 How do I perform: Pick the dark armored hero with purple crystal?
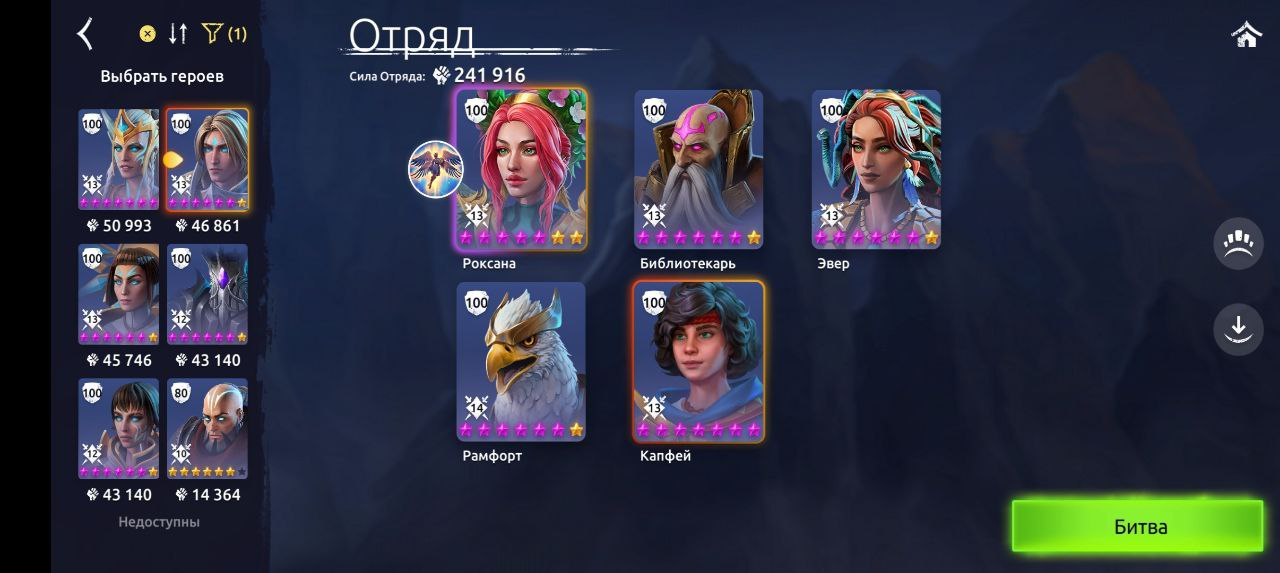coord(207,294)
